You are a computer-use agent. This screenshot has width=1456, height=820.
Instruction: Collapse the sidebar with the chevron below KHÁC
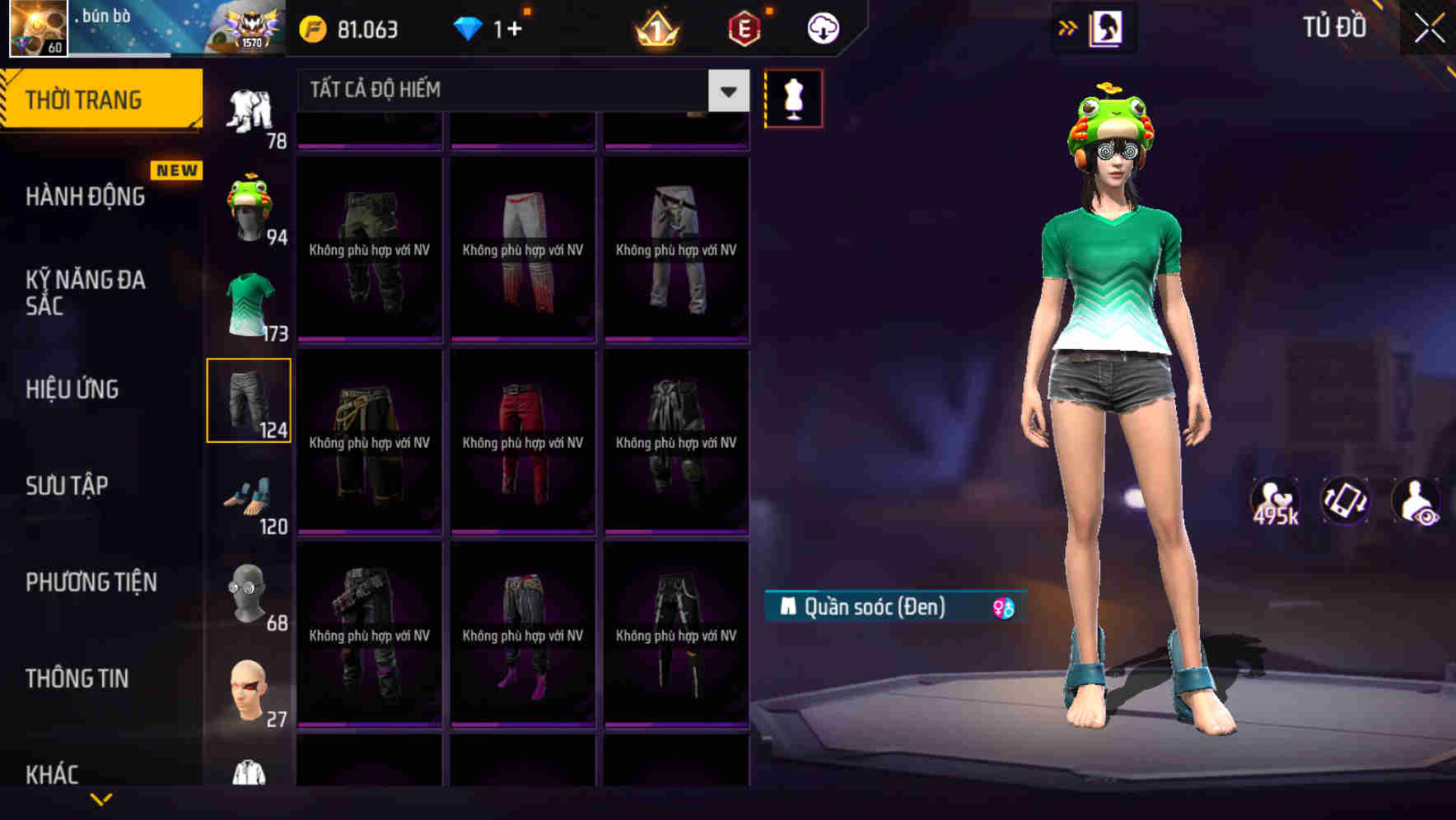[102, 800]
